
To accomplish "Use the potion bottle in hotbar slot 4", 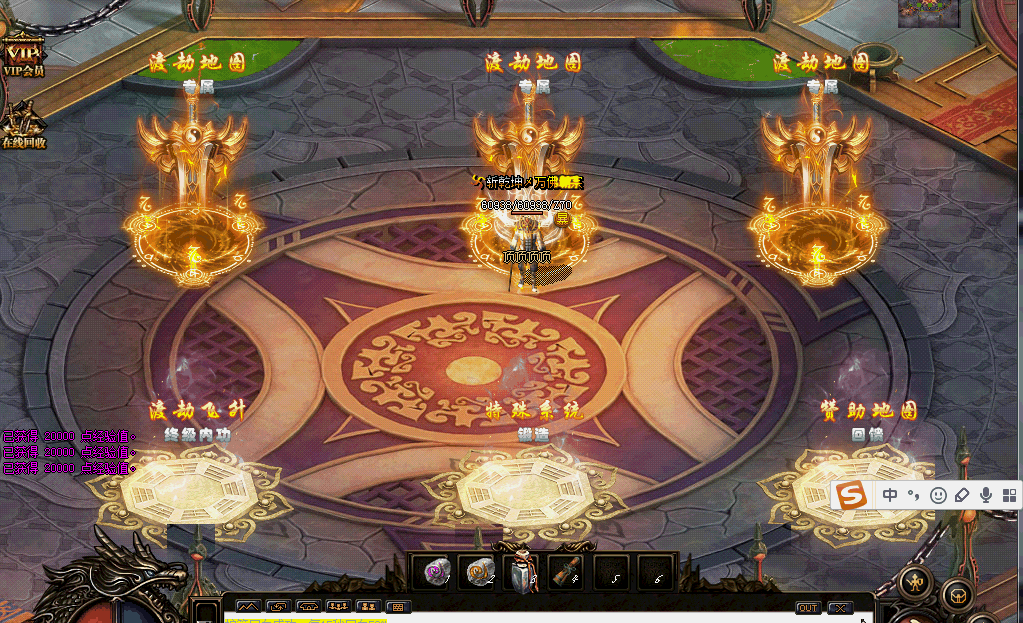I will coord(565,572).
